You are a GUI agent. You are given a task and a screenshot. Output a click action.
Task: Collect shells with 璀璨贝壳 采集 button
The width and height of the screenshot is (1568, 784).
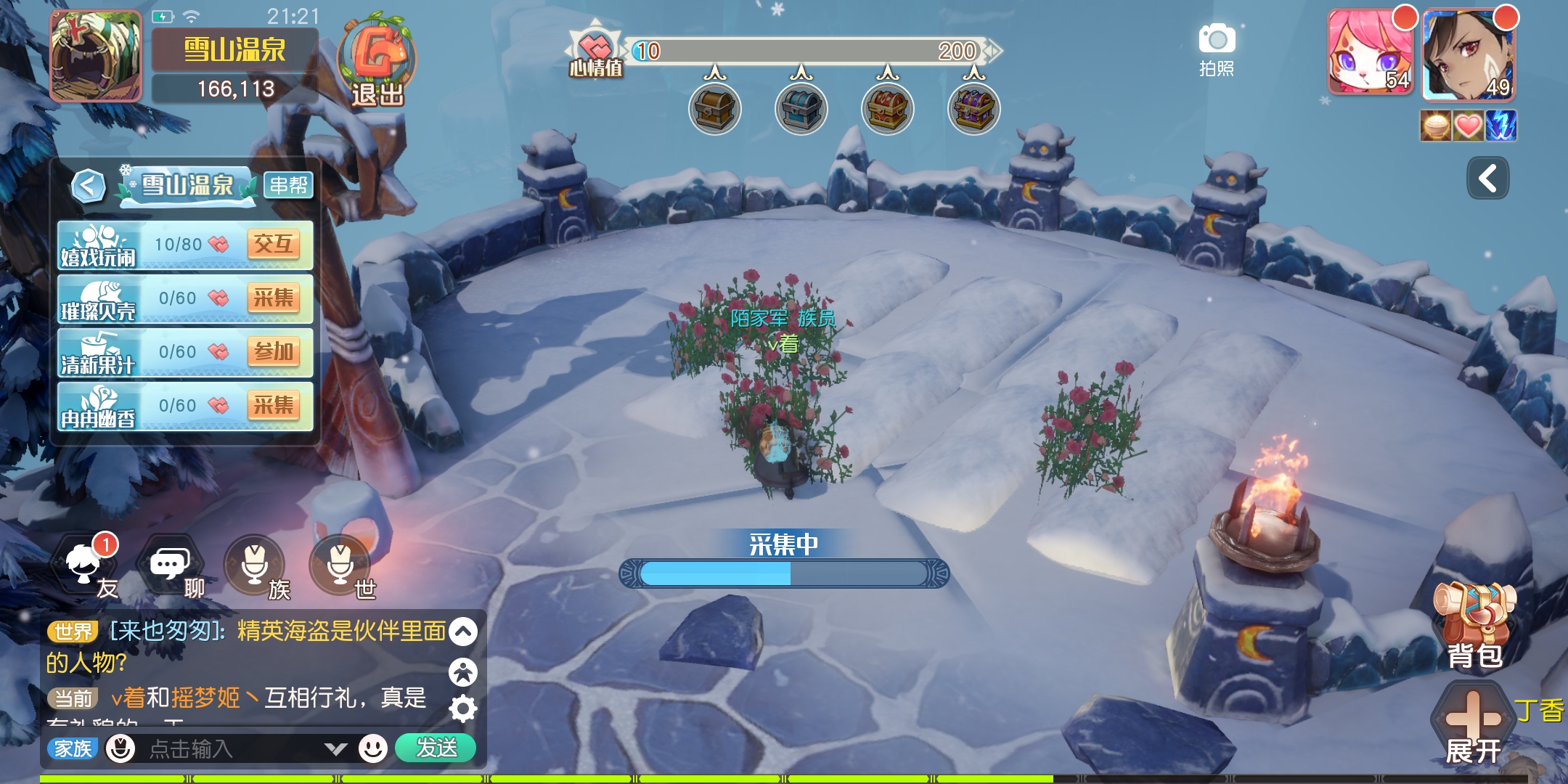273,298
